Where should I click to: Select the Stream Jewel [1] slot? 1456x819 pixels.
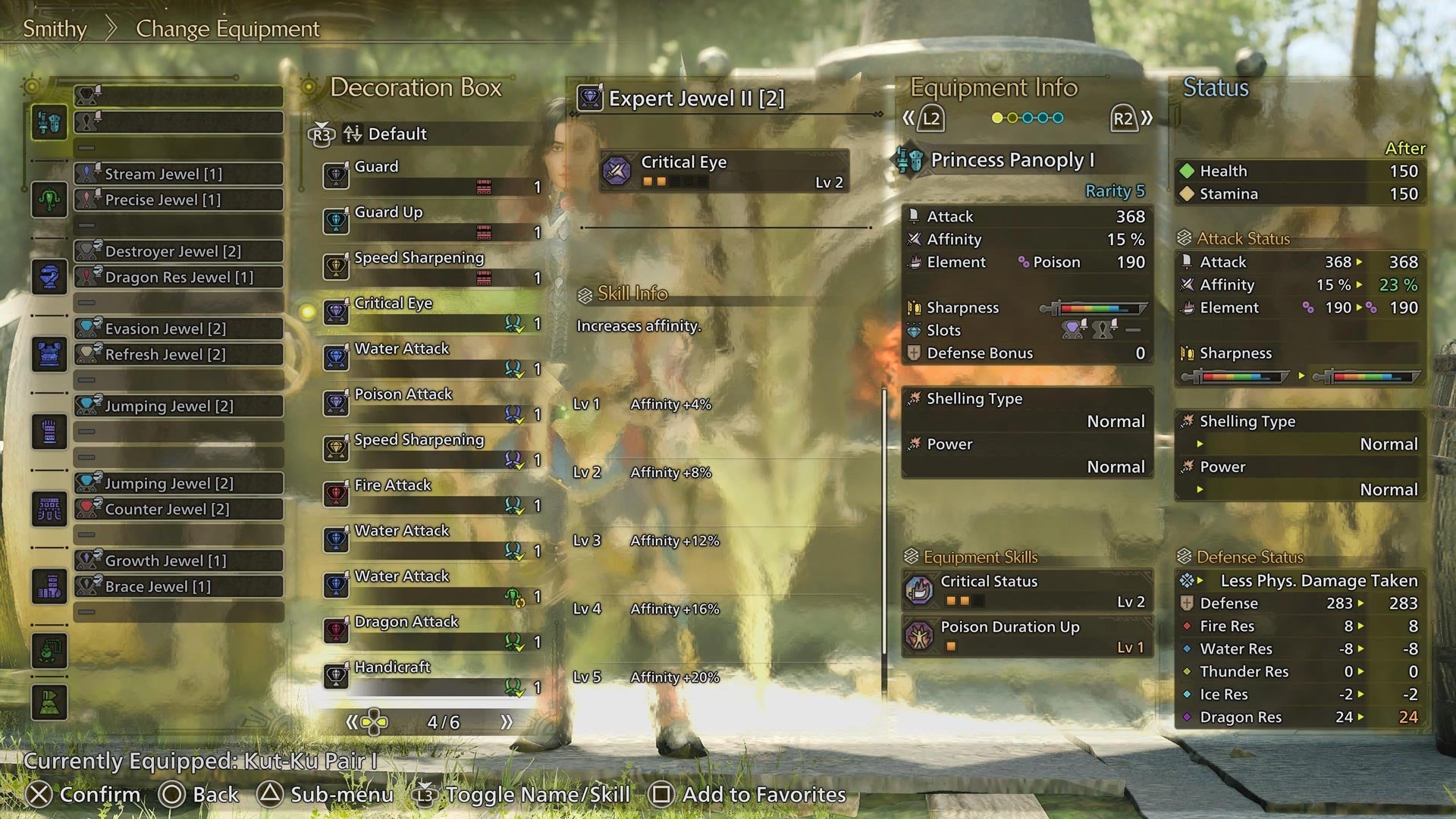tap(178, 174)
